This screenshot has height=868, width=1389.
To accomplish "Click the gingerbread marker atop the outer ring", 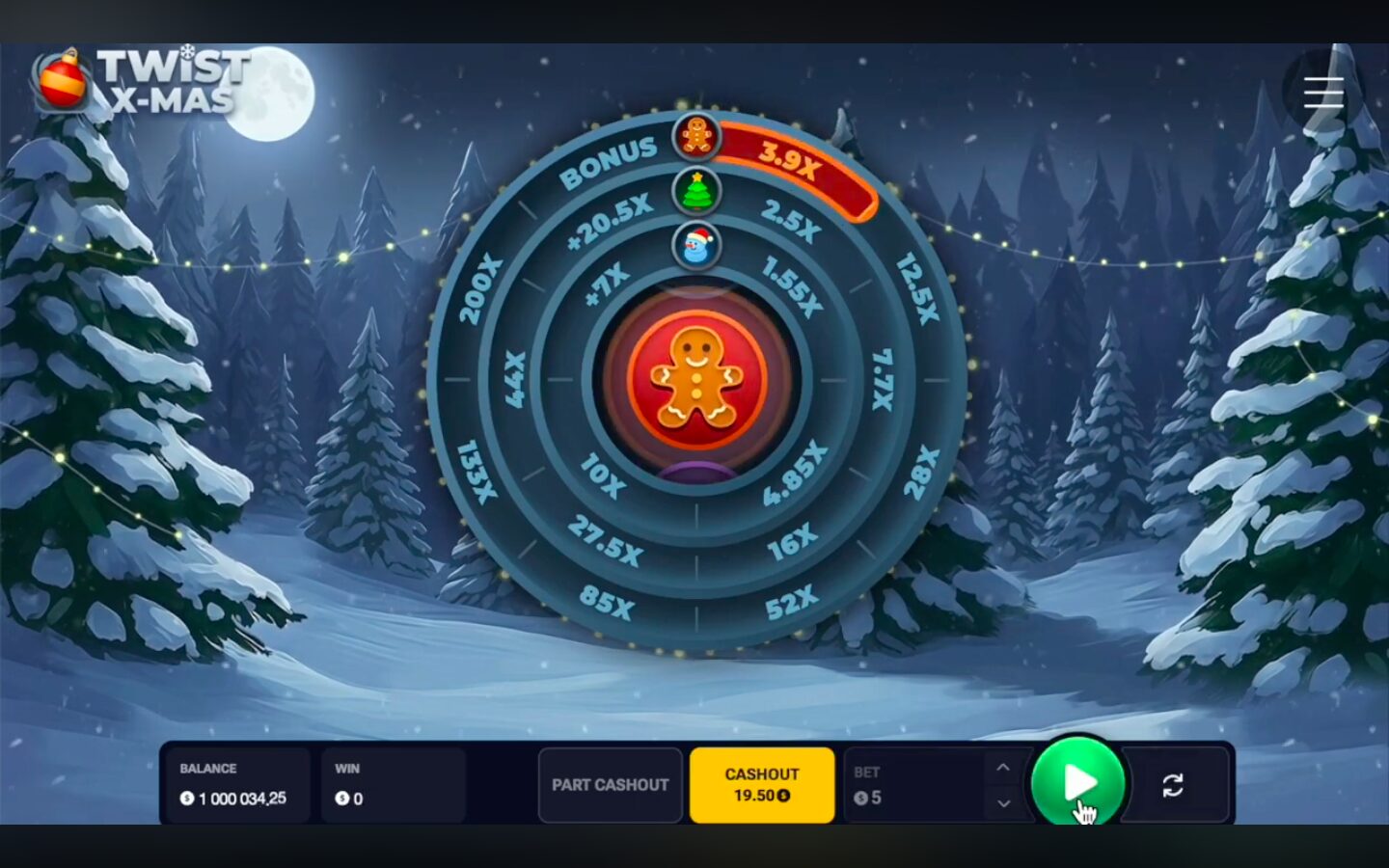I will (695, 135).
